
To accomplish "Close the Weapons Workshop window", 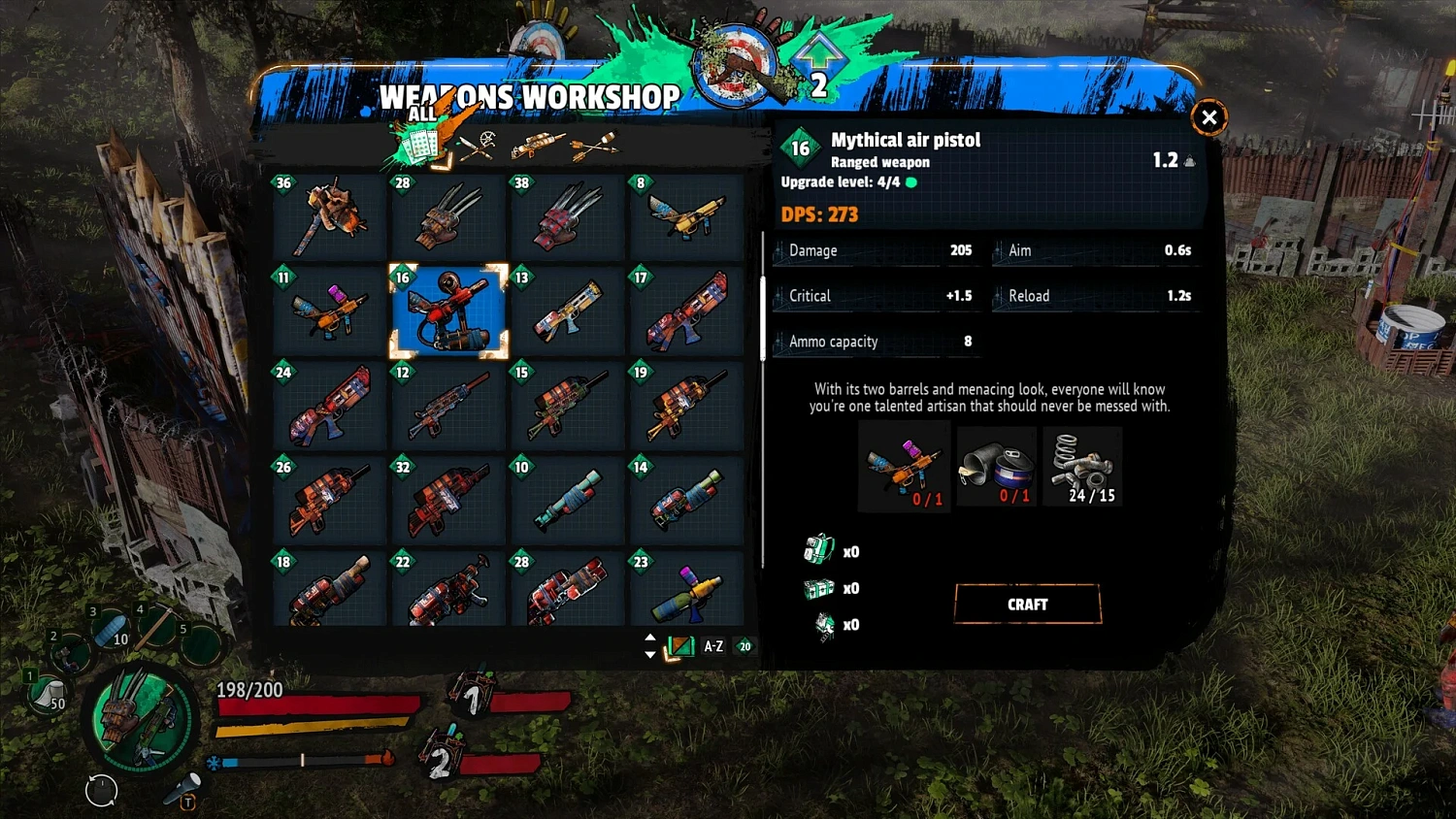I will coord(1208,117).
